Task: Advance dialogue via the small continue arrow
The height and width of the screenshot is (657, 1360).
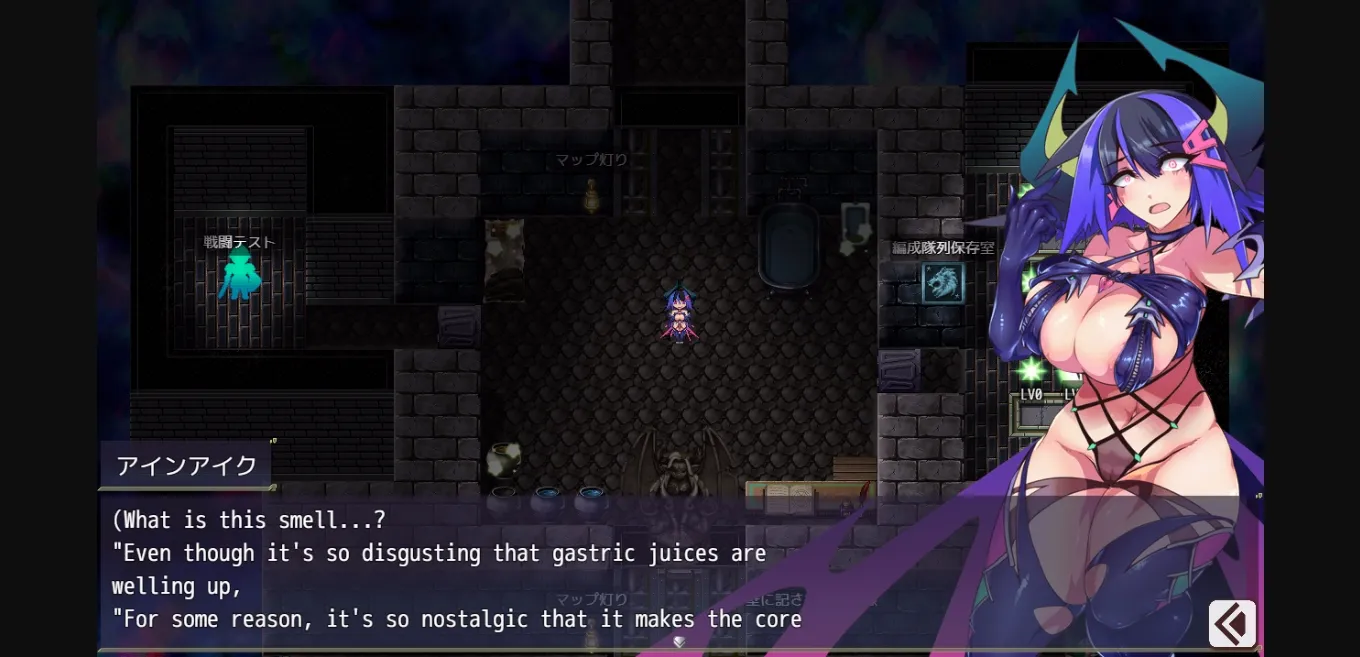Action: 679,642
